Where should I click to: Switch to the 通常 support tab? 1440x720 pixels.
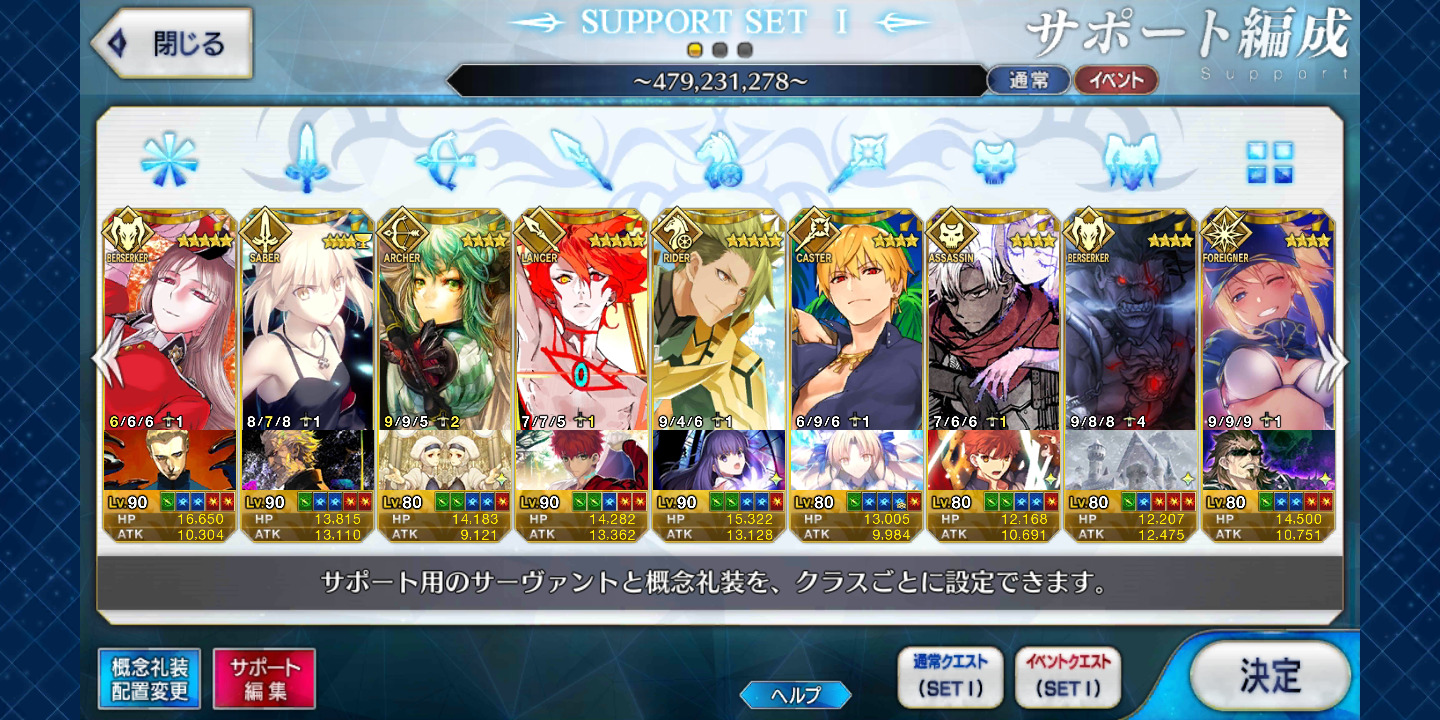[1028, 81]
